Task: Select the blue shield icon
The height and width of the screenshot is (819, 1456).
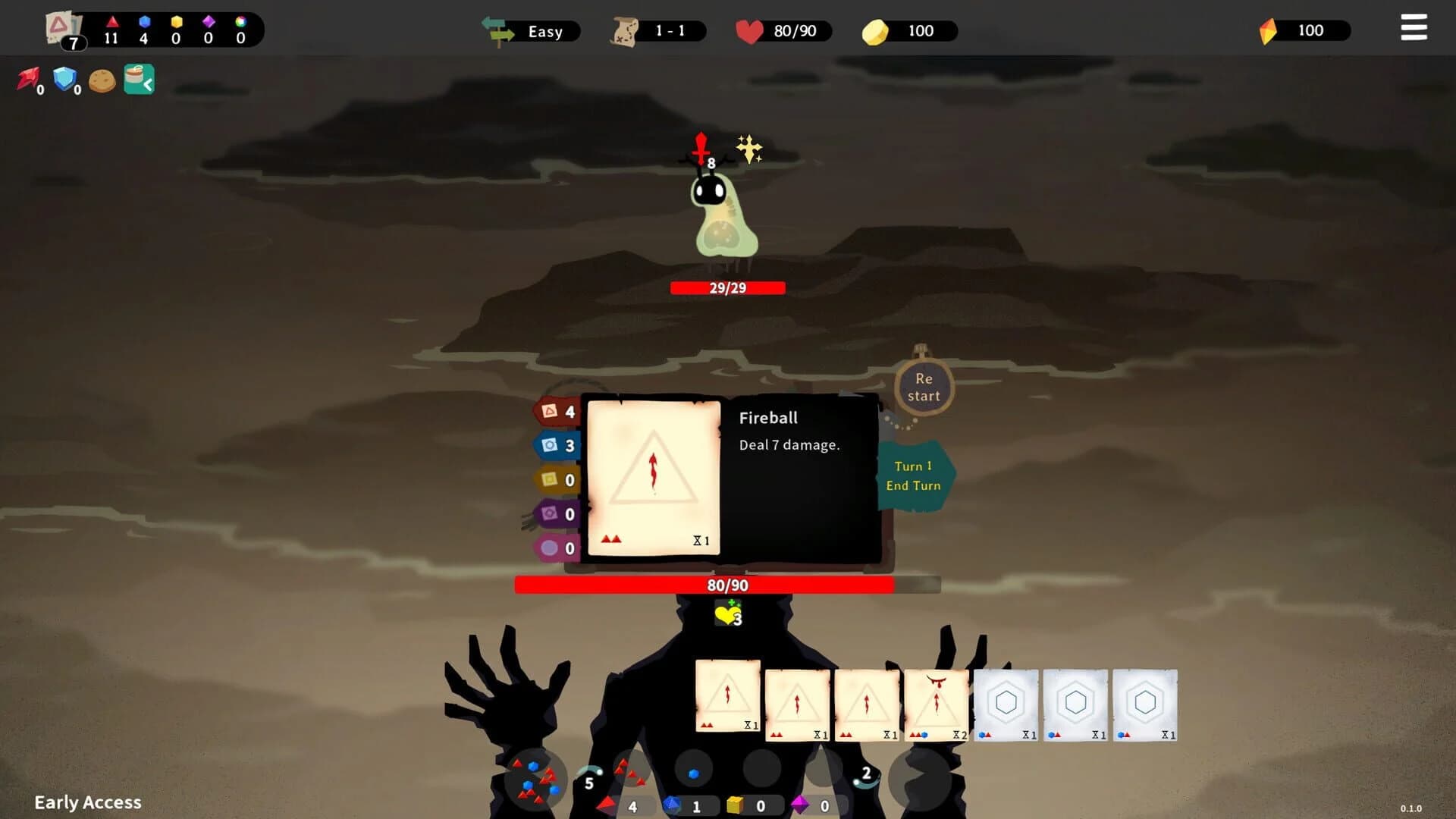Action: click(64, 78)
